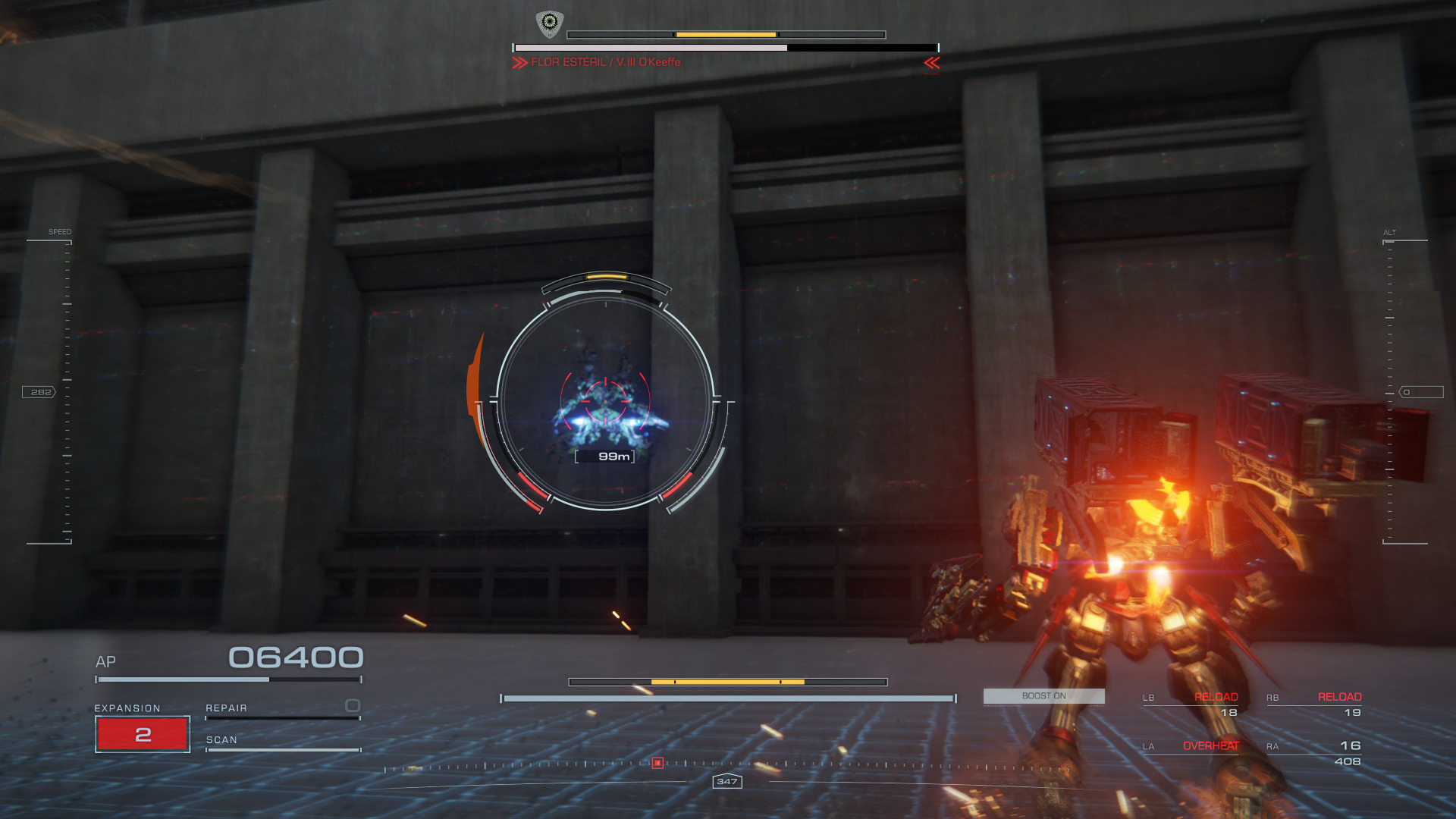The image size is (1456, 819).
Task: Click the boss emblem icon
Action: point(549,24)
